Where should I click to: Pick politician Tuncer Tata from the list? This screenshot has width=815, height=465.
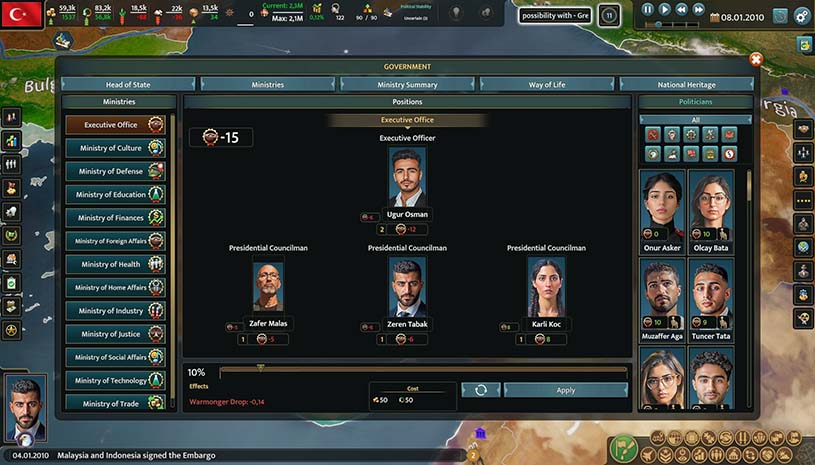pyautogui.click(x=711, y=295)
